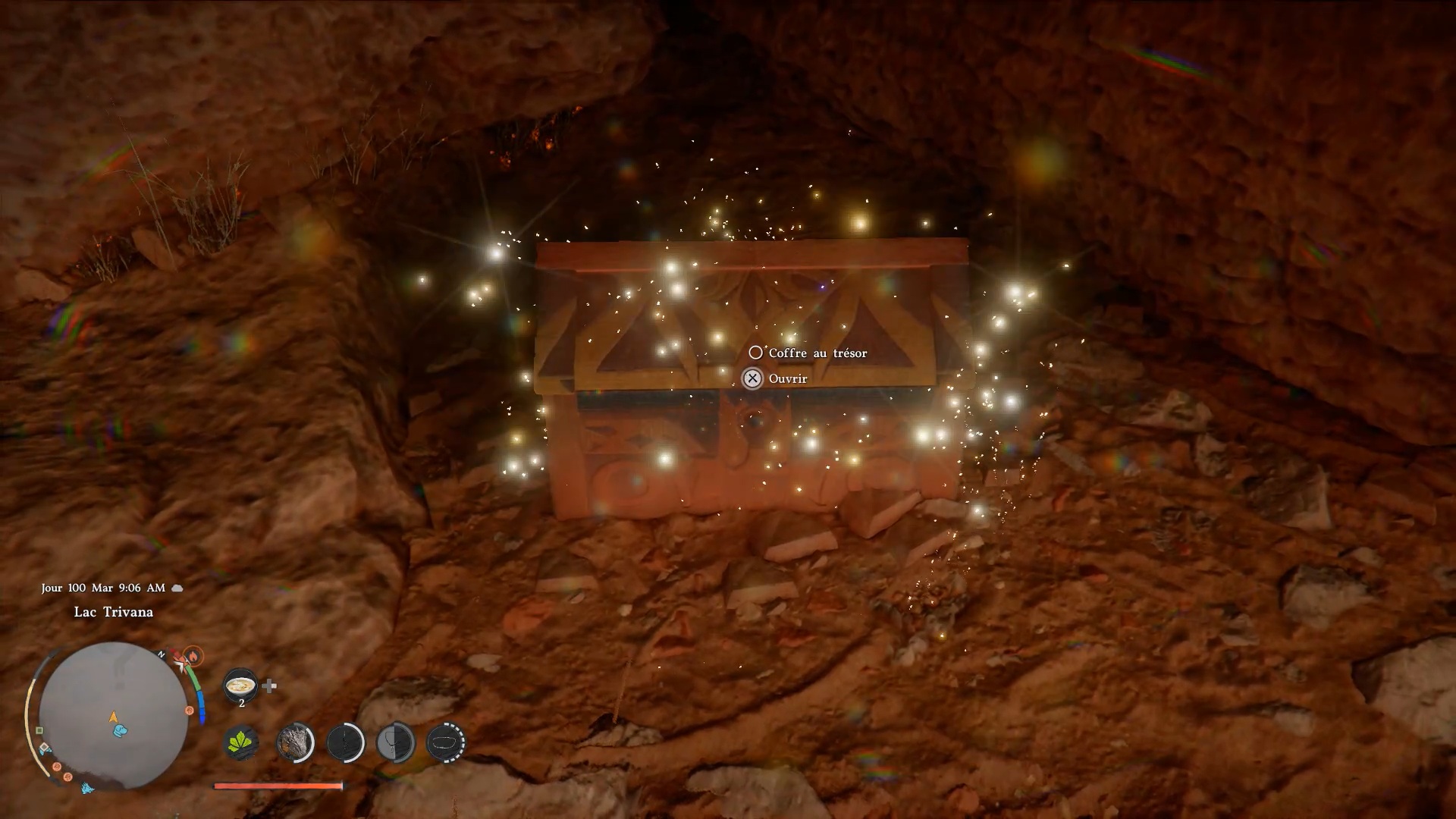
Task: Select the dragon scale armor slot
Action: click(295, 742)
